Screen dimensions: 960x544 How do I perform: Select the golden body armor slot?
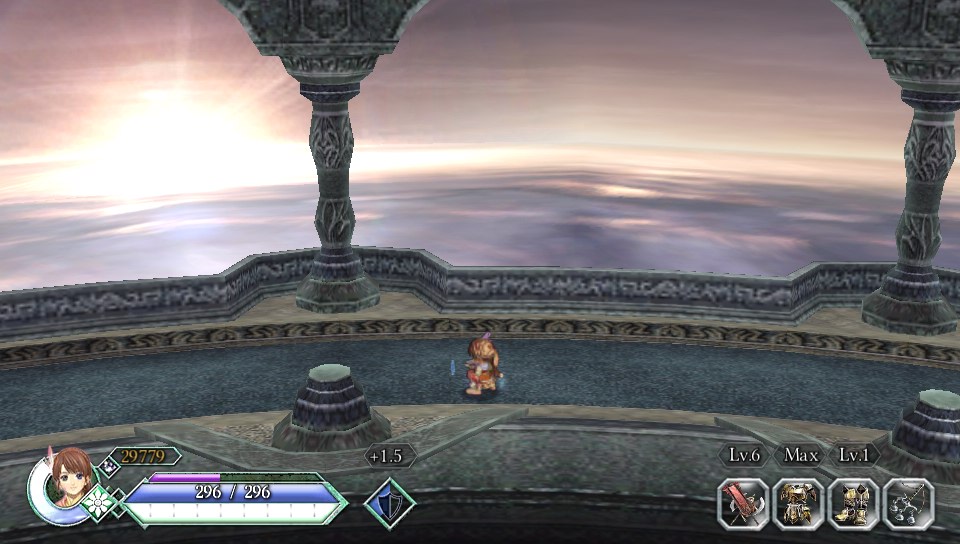tap(798, 504)
